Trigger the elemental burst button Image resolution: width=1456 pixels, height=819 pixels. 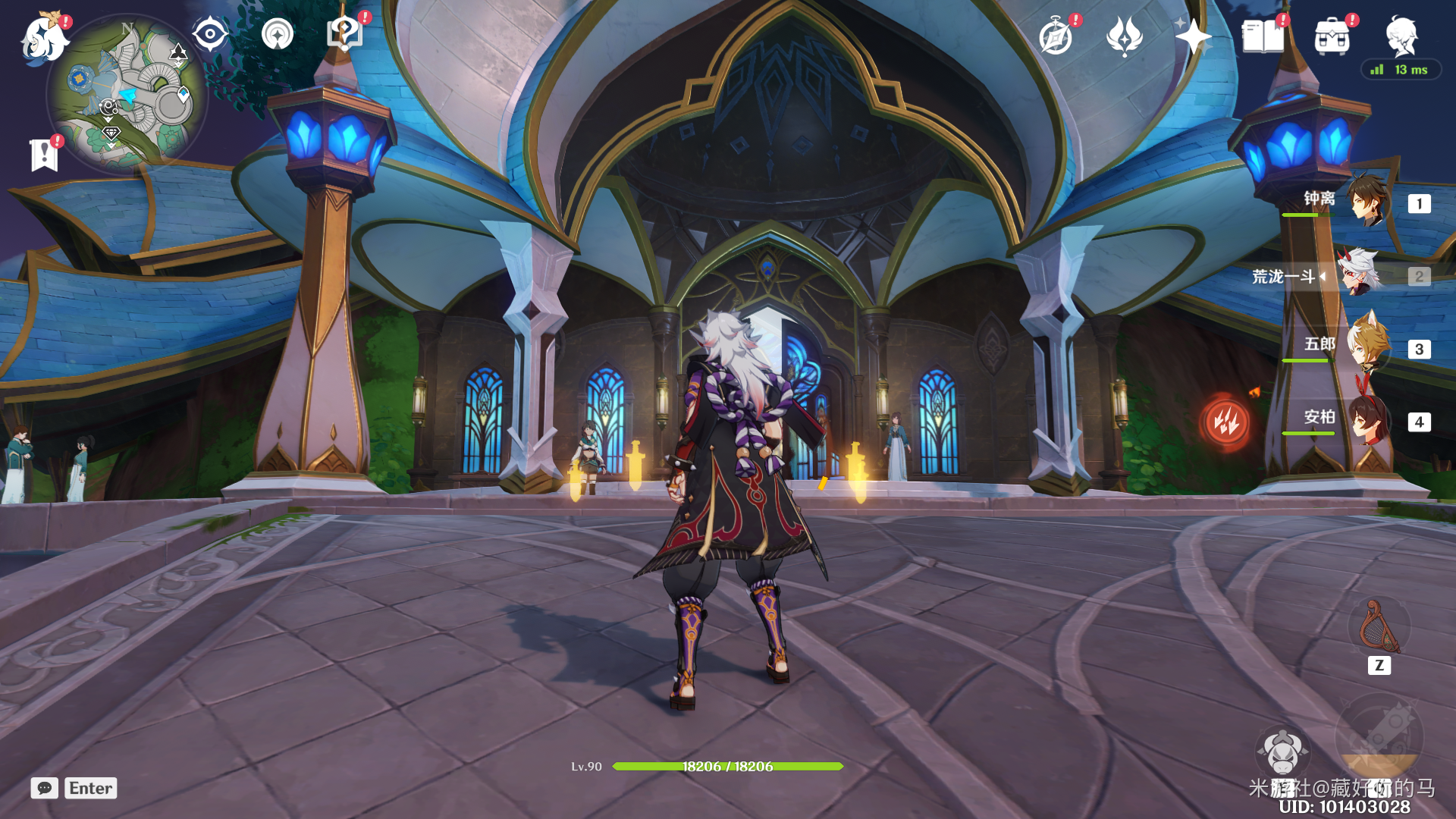pos(1379,737)
